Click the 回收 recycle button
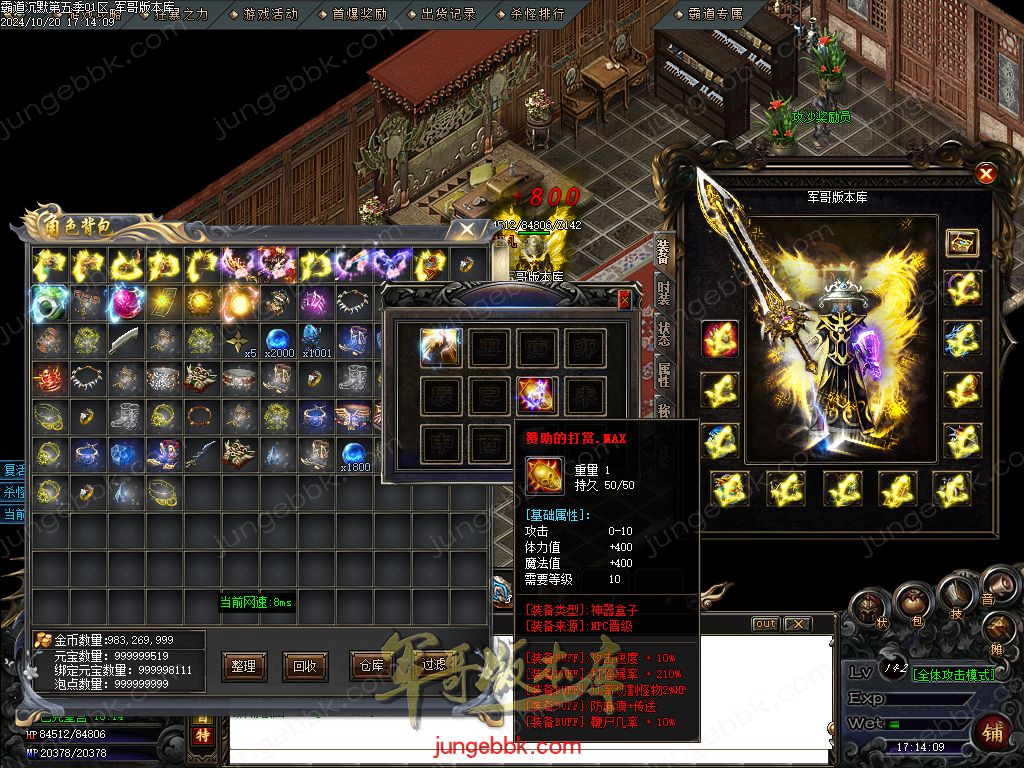This screenshot has width=1024, height=768. pyautogui.click(x=305, y=665)
